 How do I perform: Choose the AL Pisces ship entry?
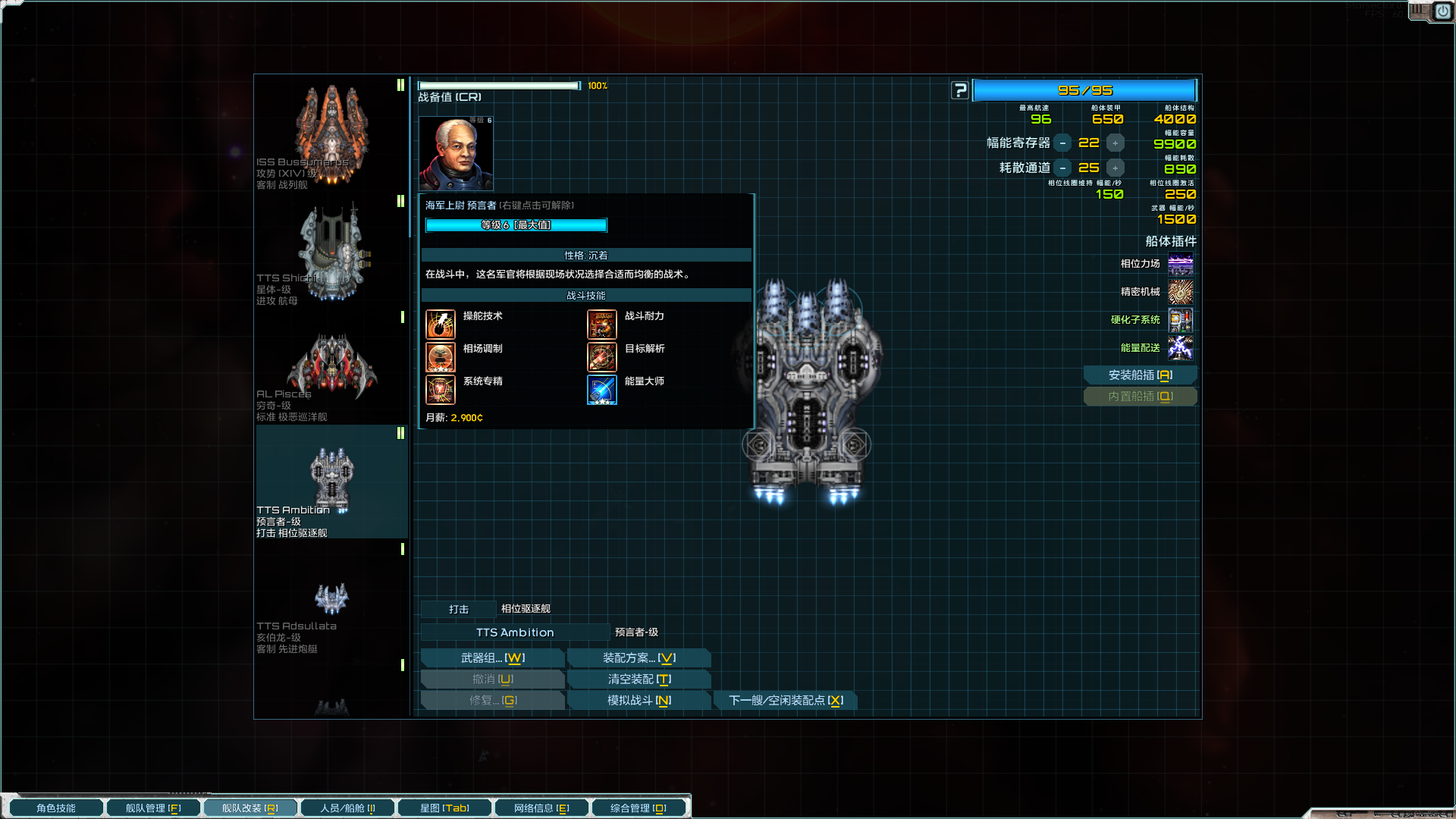click(x=331, y=372)
